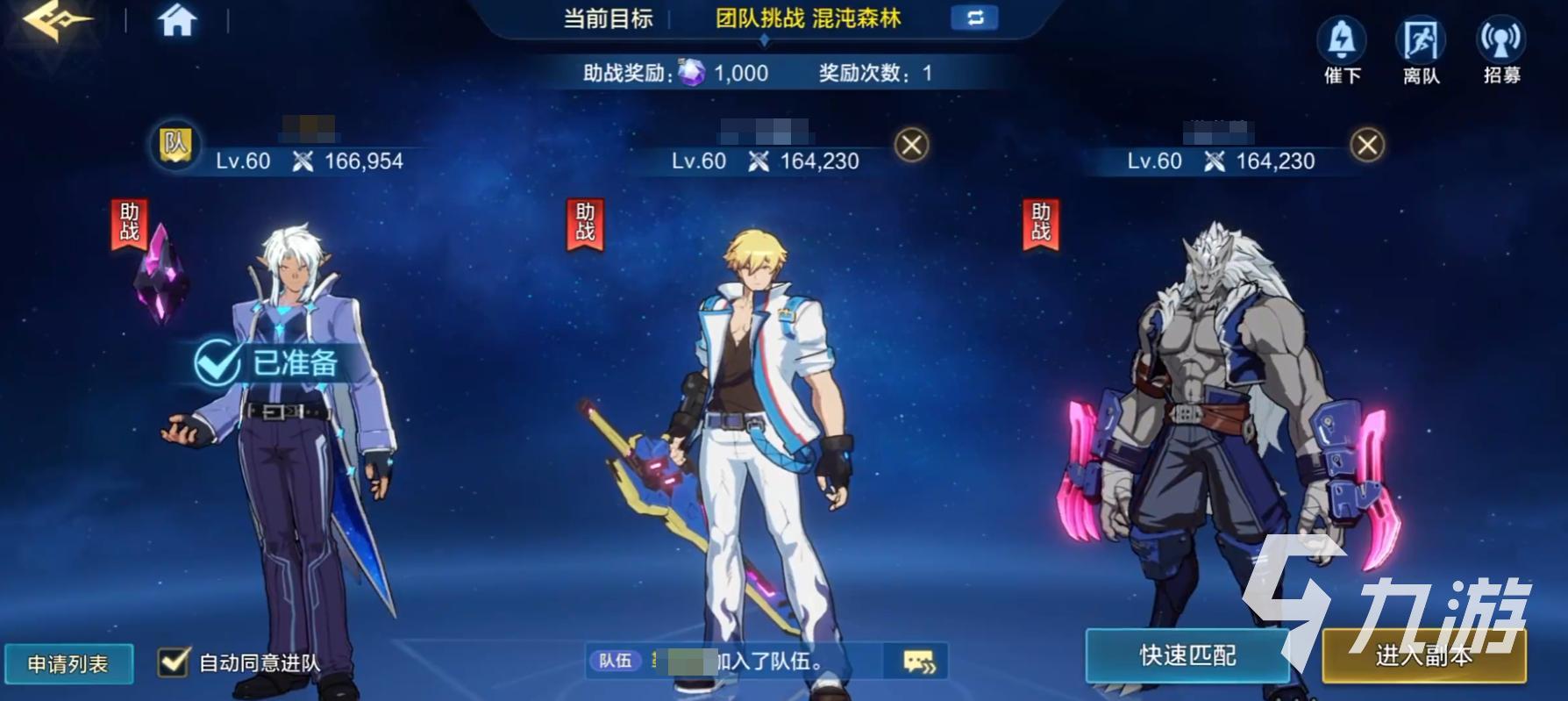The width and height of the screenshot is (1568, 701).
Task: Click the refresh icon beside 混沌森林 target
Action: [x=976, y=18]
